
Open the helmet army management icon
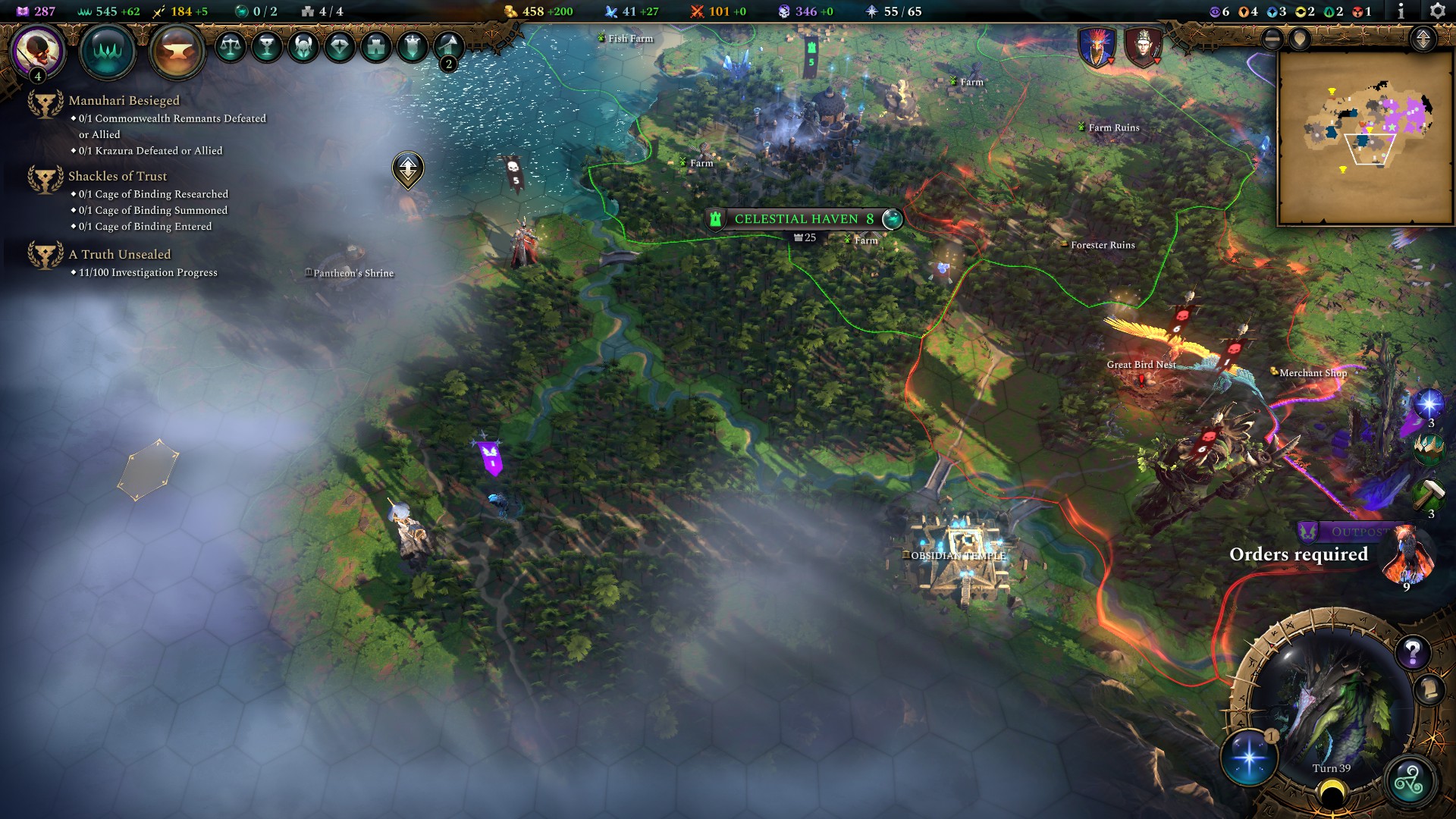pyautogui.click(x=304, y=47)
